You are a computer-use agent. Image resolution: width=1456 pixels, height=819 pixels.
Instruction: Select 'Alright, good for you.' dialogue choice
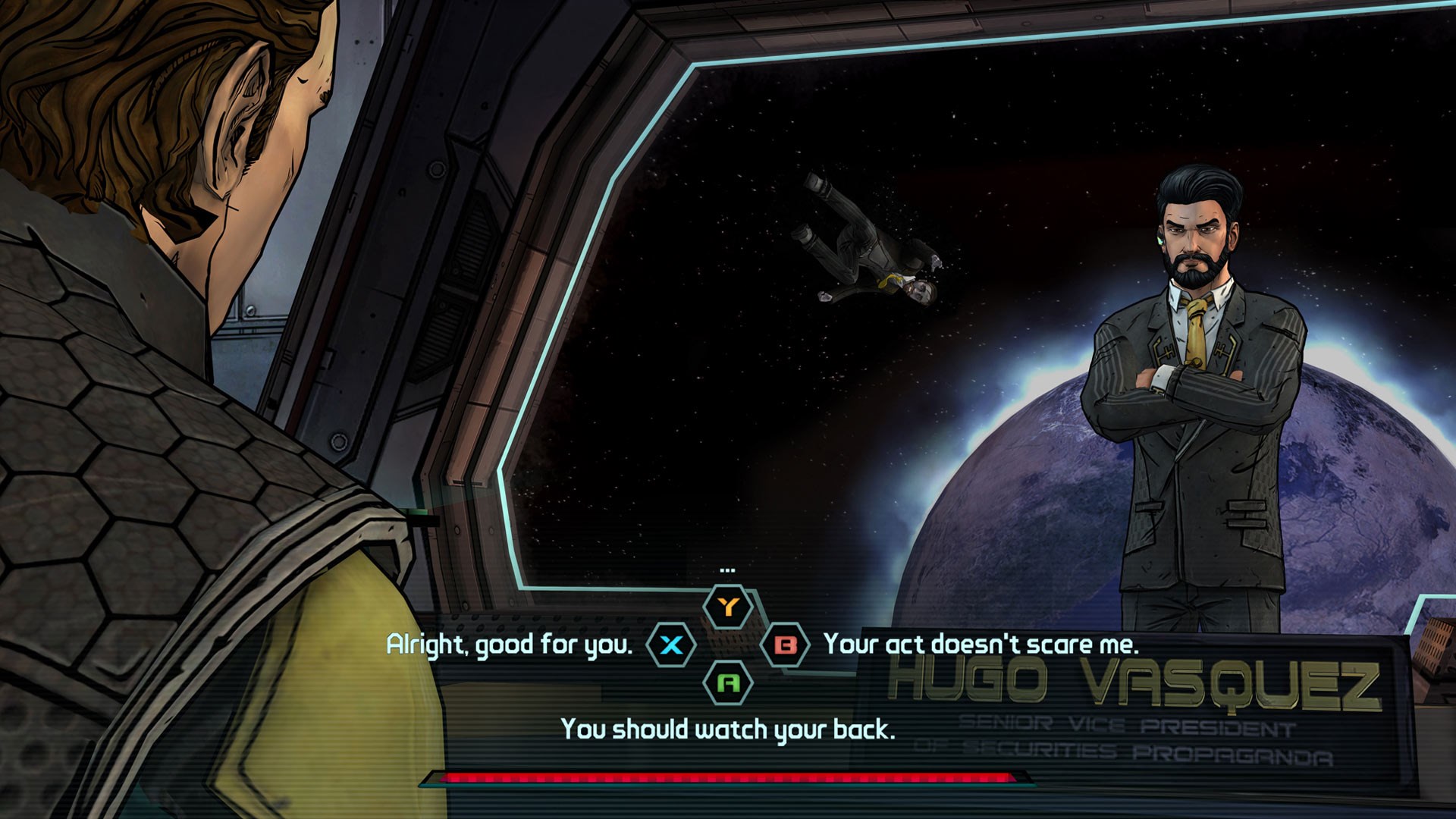(508, 646)
